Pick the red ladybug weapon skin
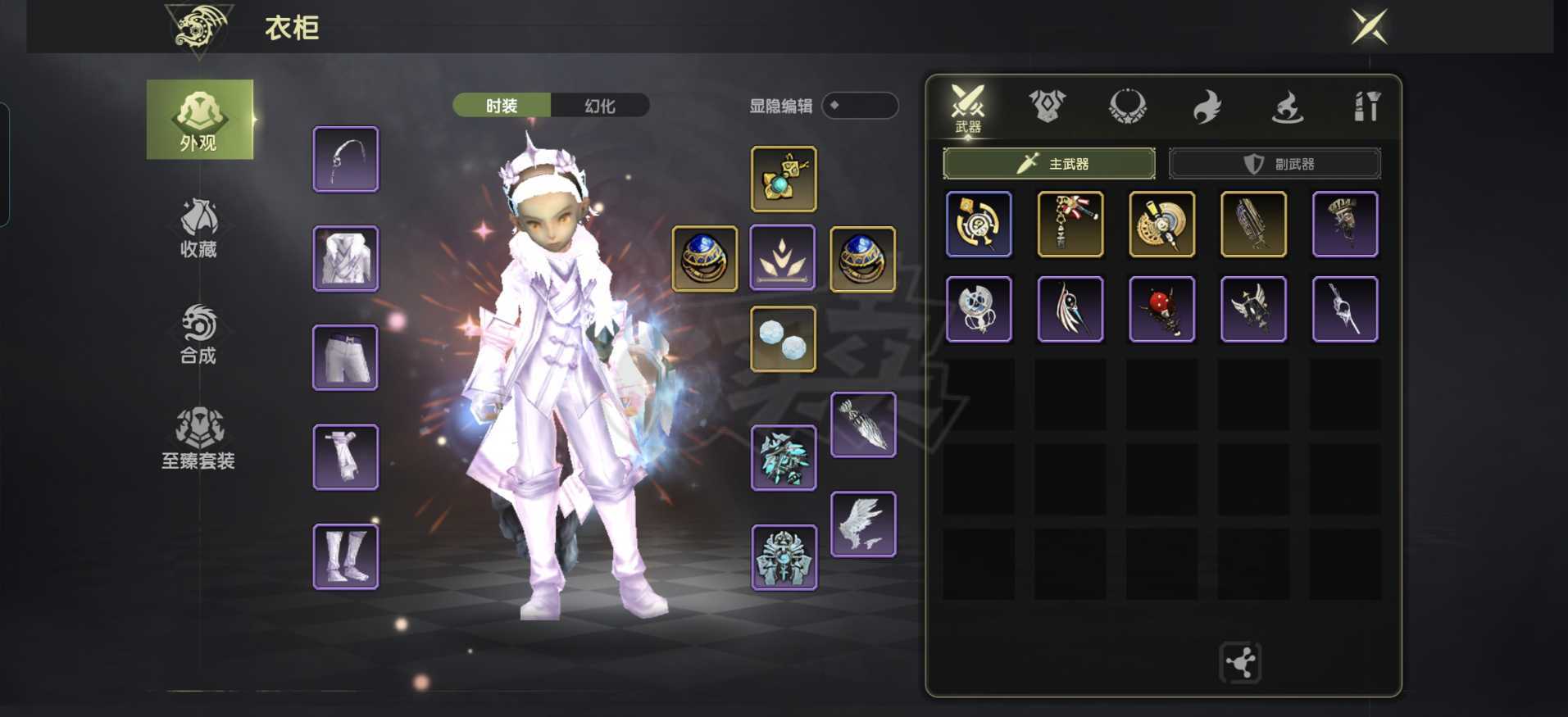 click(x=1161, y=309)
